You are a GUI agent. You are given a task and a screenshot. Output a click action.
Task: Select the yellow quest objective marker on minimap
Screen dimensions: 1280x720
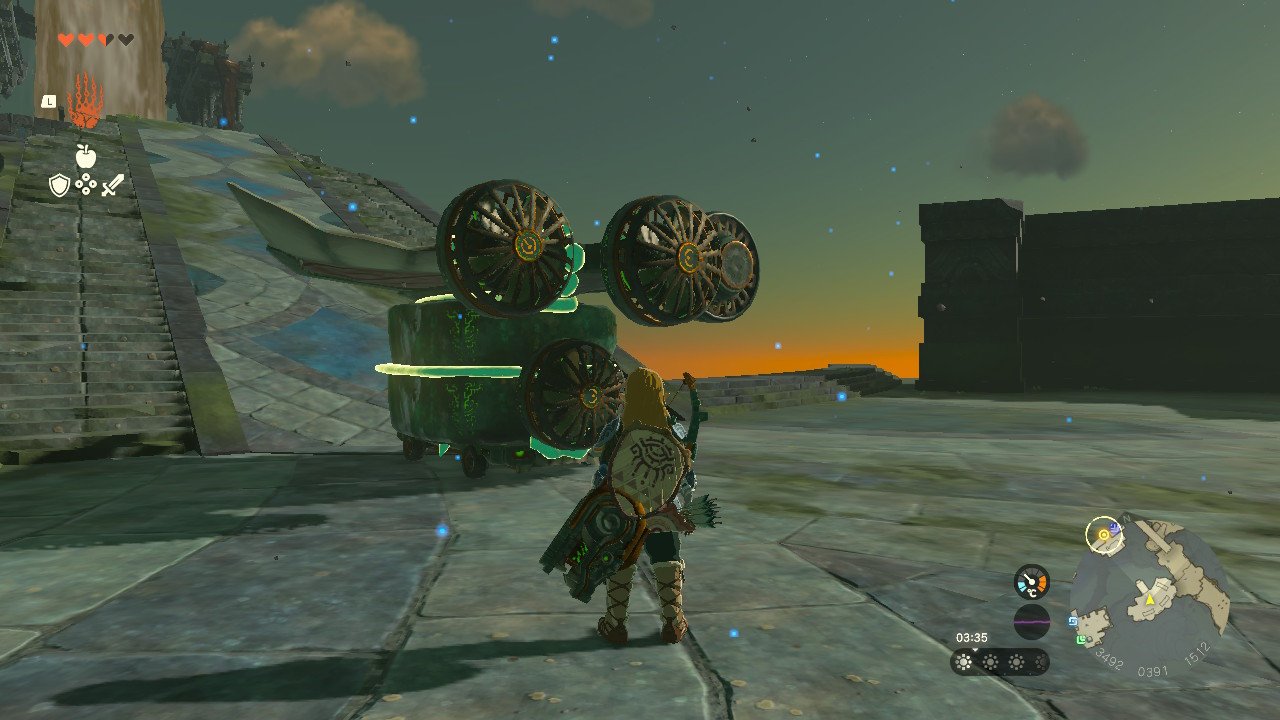click(x=1104, y=535)
